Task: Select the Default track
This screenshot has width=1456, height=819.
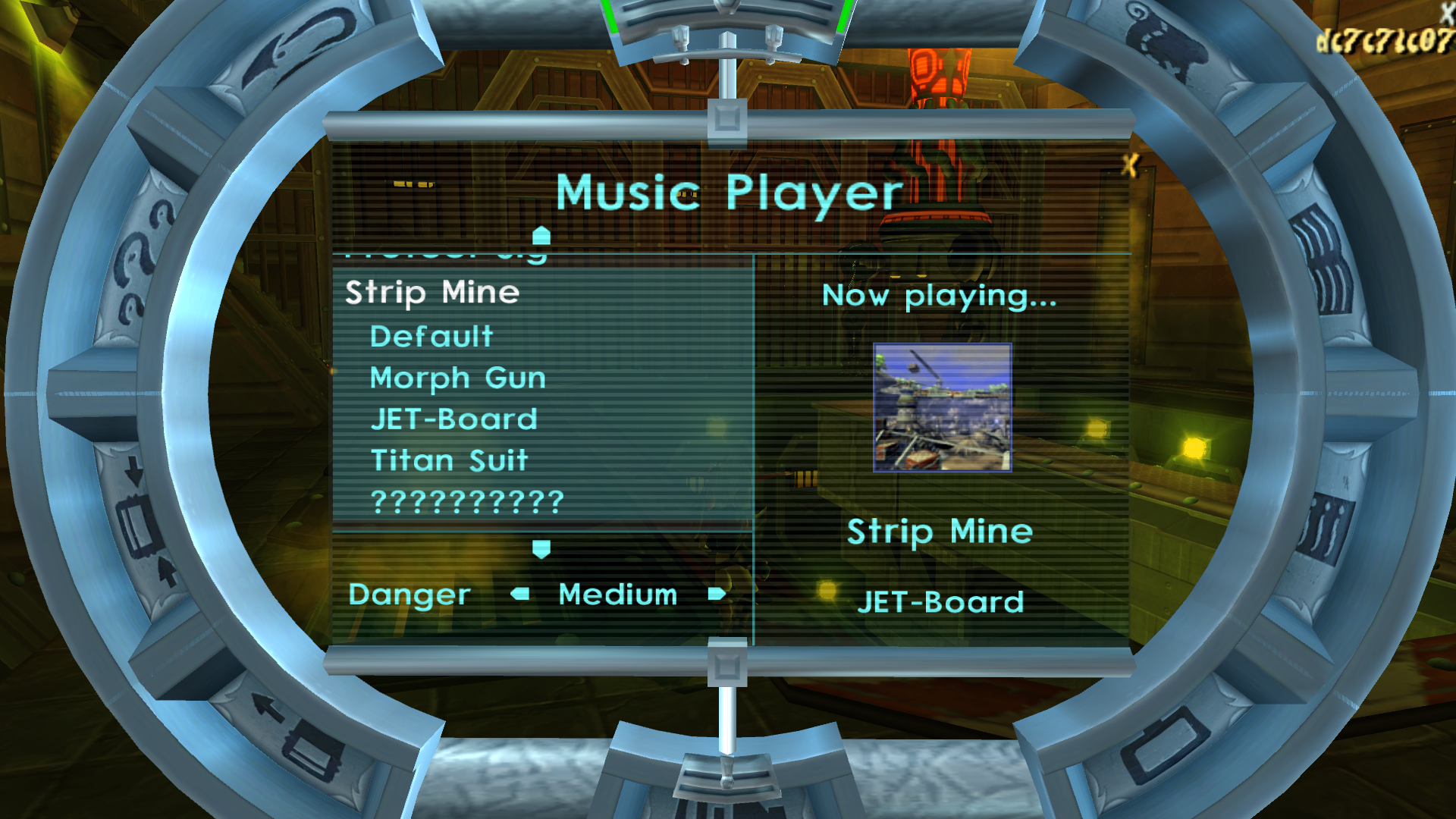Action: click(431, 337)
